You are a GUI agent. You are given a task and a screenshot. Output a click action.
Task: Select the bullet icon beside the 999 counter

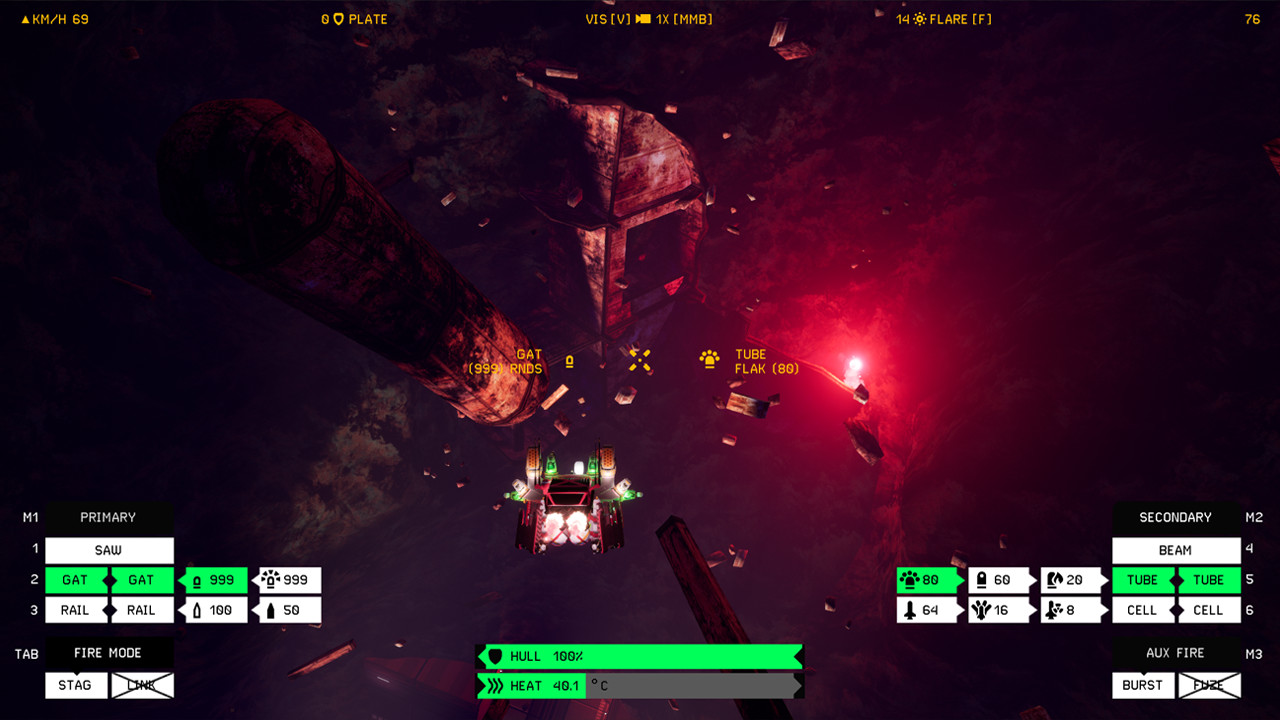[196, 580]
